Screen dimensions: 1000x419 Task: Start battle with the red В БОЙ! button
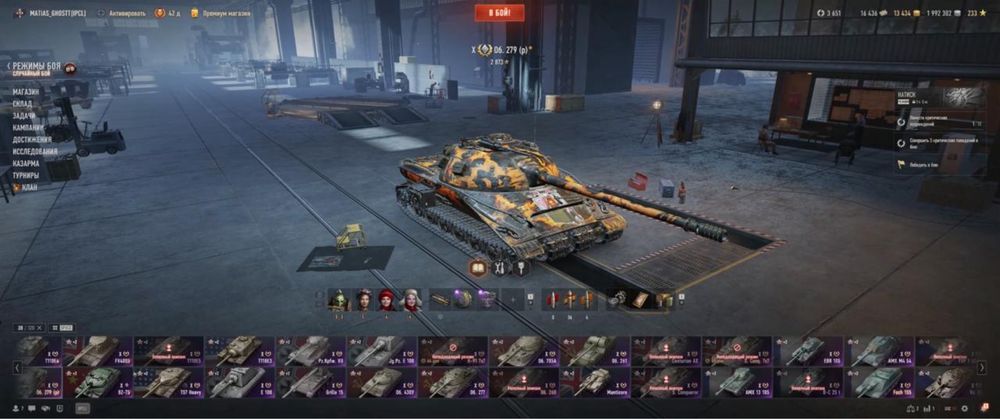[x=498, y=13]
